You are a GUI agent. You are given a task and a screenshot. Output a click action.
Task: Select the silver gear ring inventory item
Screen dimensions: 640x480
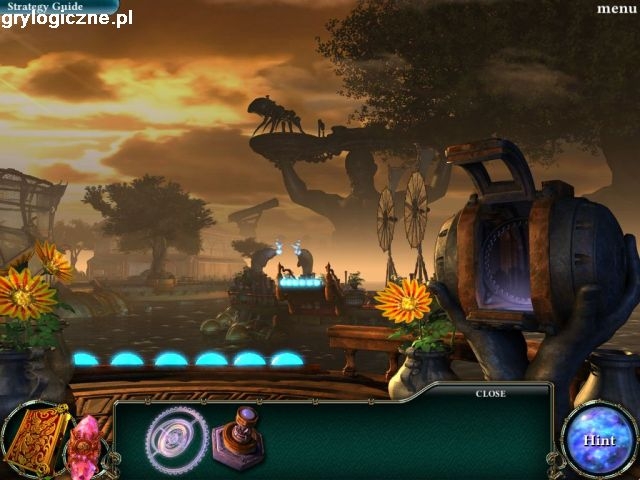tap(176, 439)
